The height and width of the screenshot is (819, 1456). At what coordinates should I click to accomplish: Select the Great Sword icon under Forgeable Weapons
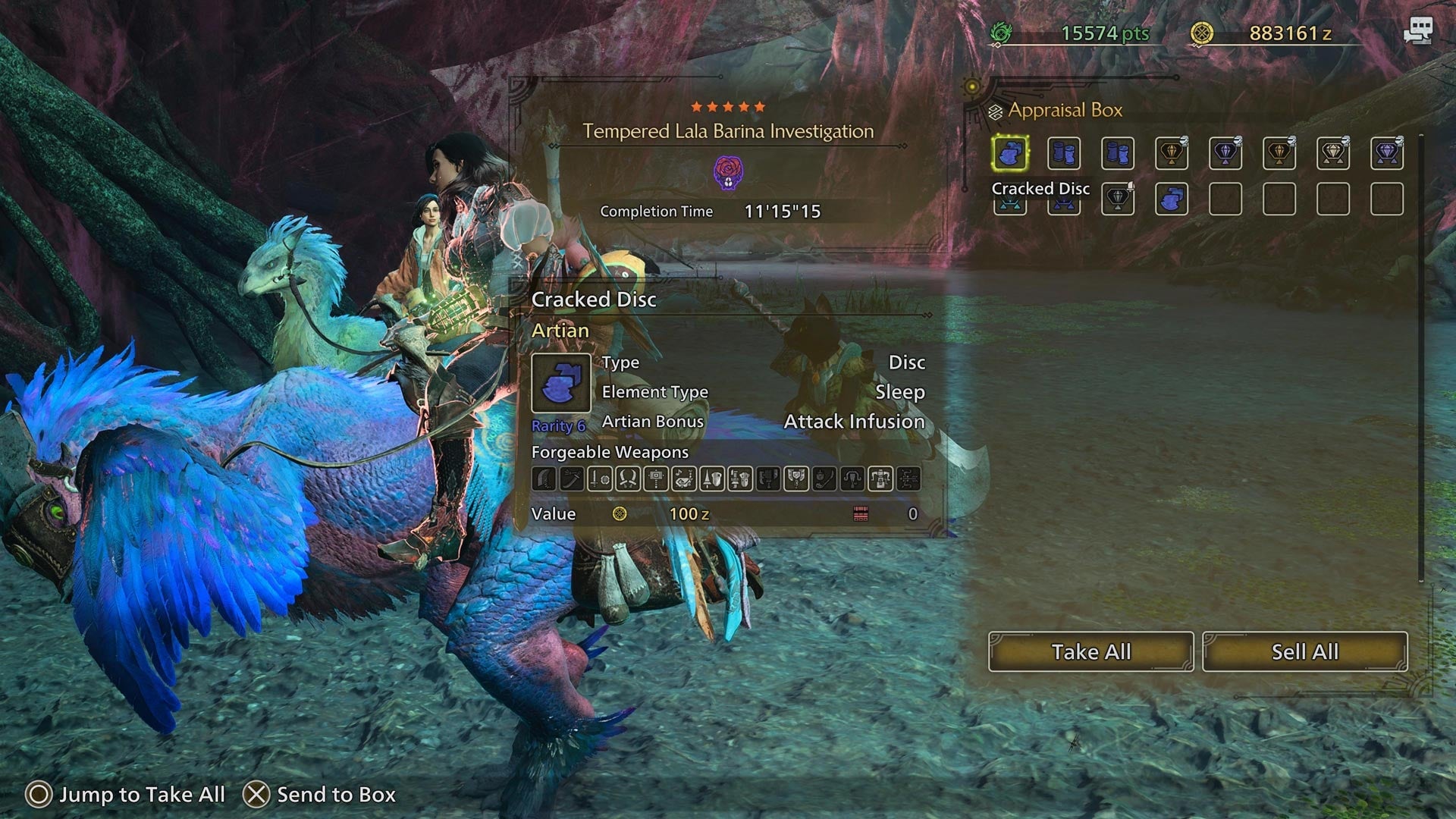click(543, 479)
